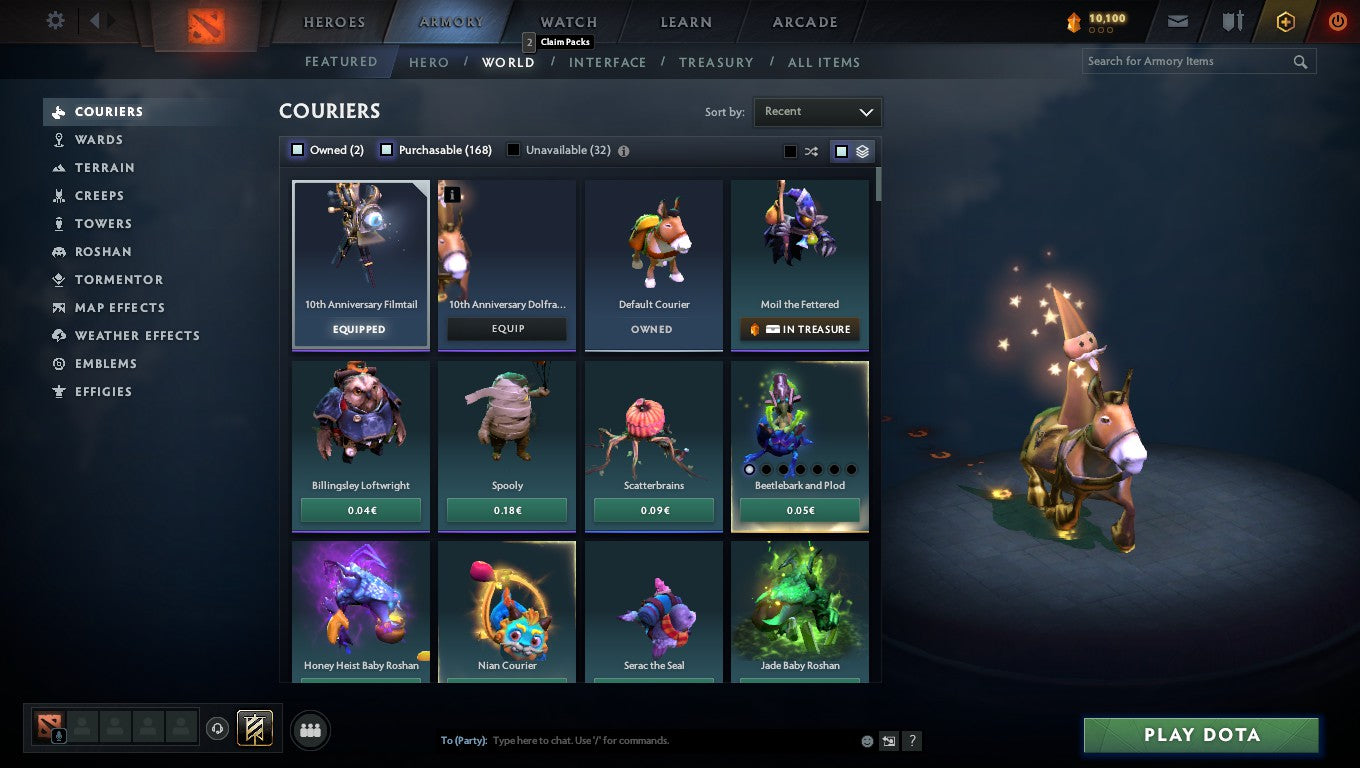Open notifications with the envelope icon
The image size is (1360, 768).
click(1177, 20)
